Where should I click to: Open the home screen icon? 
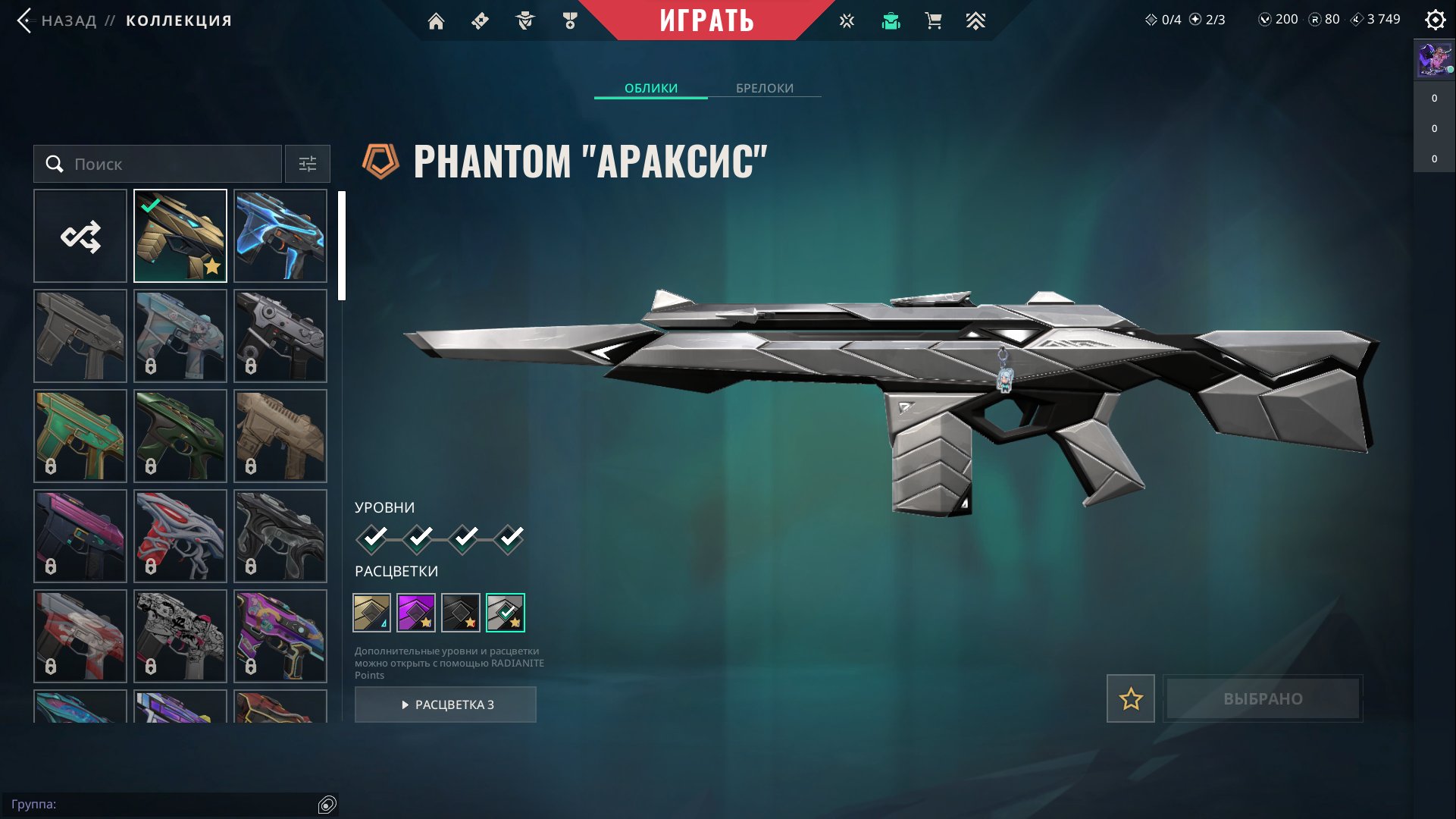pyautogui.click(x=436, y=21)
